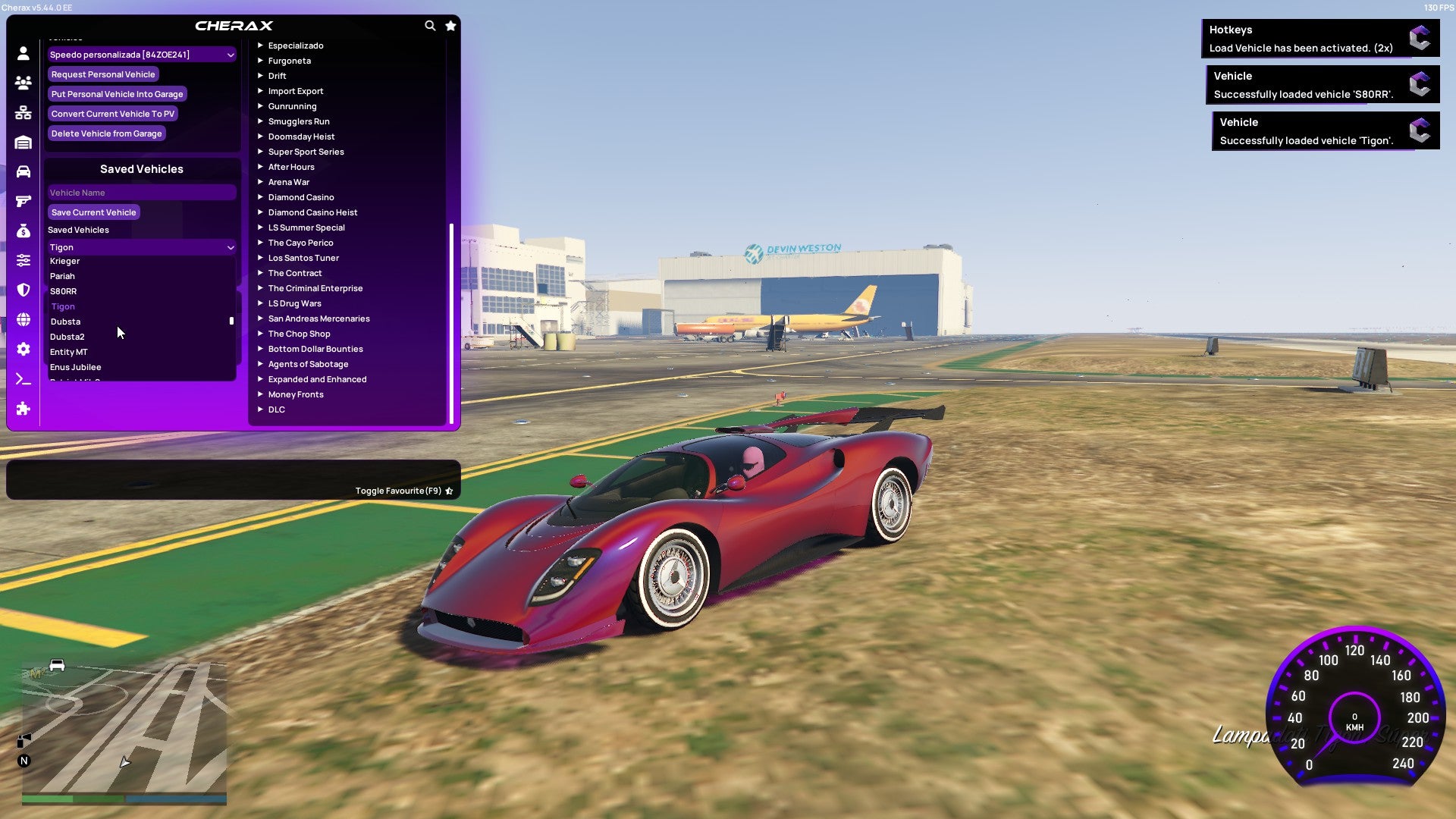The image size is (1456, 819).
Task: Expand the Los Santos Tuner category
Action: point(303,258)
